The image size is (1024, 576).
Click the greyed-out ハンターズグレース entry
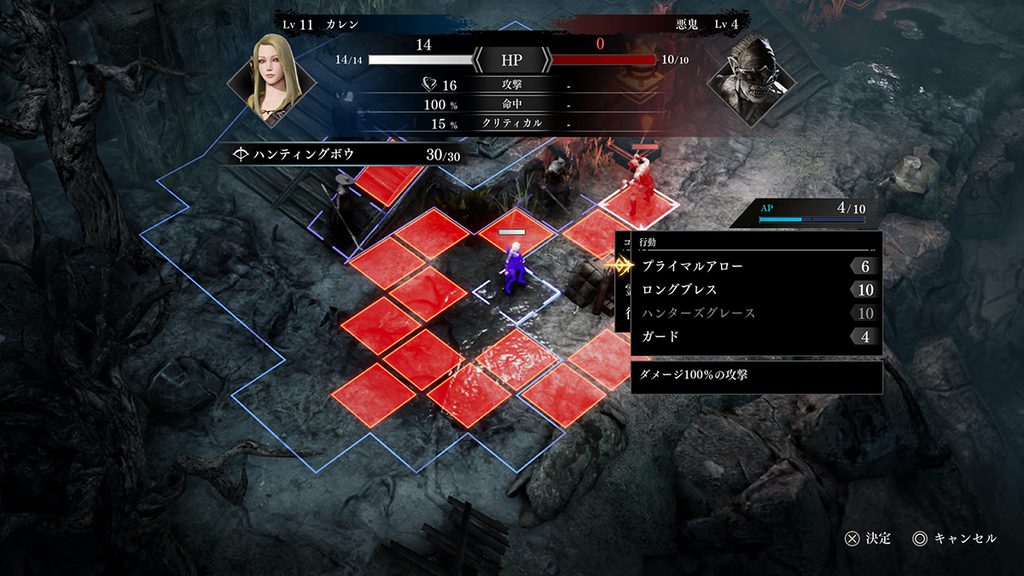(x=698, y=313)
